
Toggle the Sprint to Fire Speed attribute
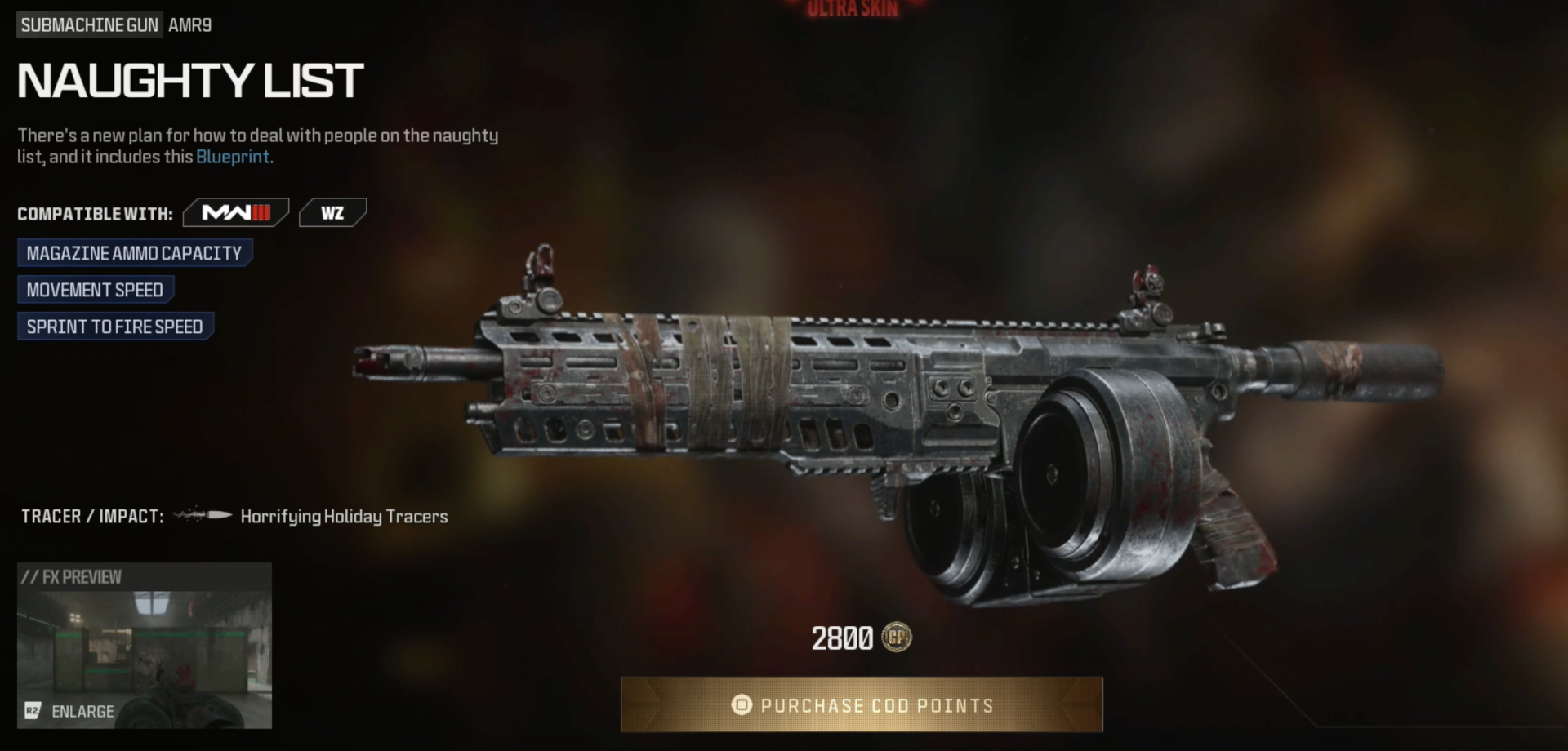(x=114, y=326)
